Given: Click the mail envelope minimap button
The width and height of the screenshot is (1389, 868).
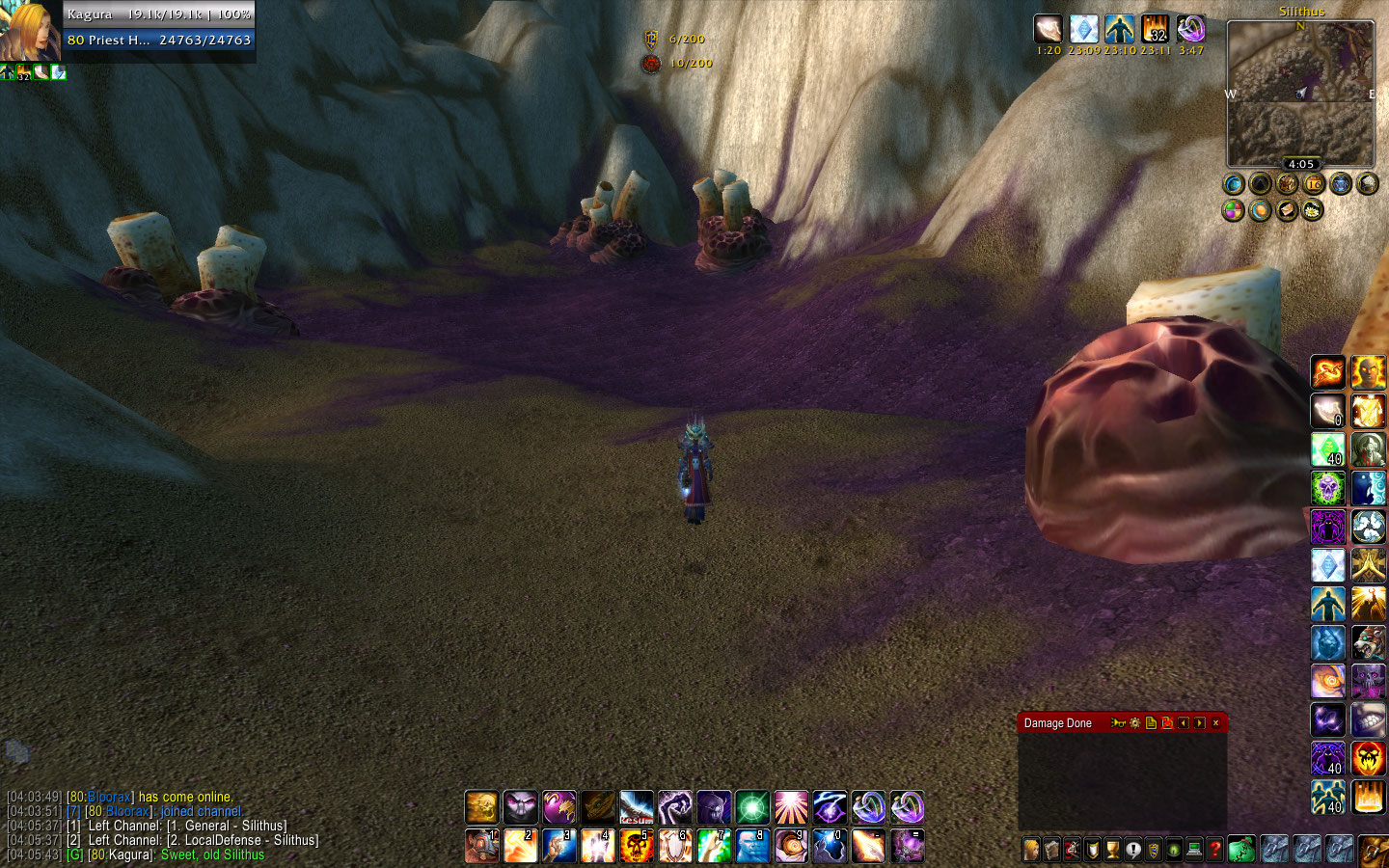Looking at the screenshot, I should [x=1287, y=210].
